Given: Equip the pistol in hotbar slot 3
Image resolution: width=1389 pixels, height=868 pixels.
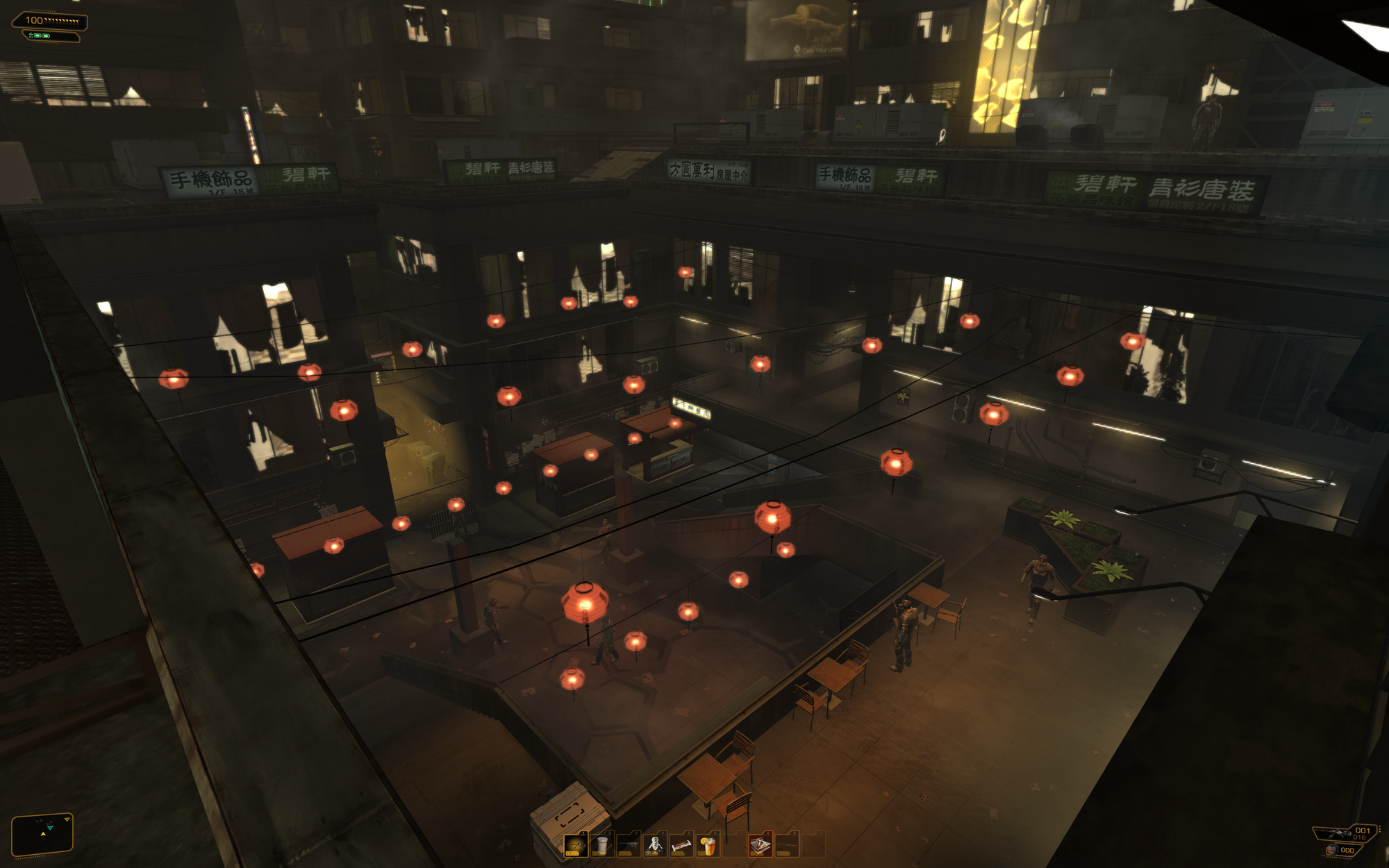Looking at the screenshot, I should pyautogui.click(x=629, y=845).
